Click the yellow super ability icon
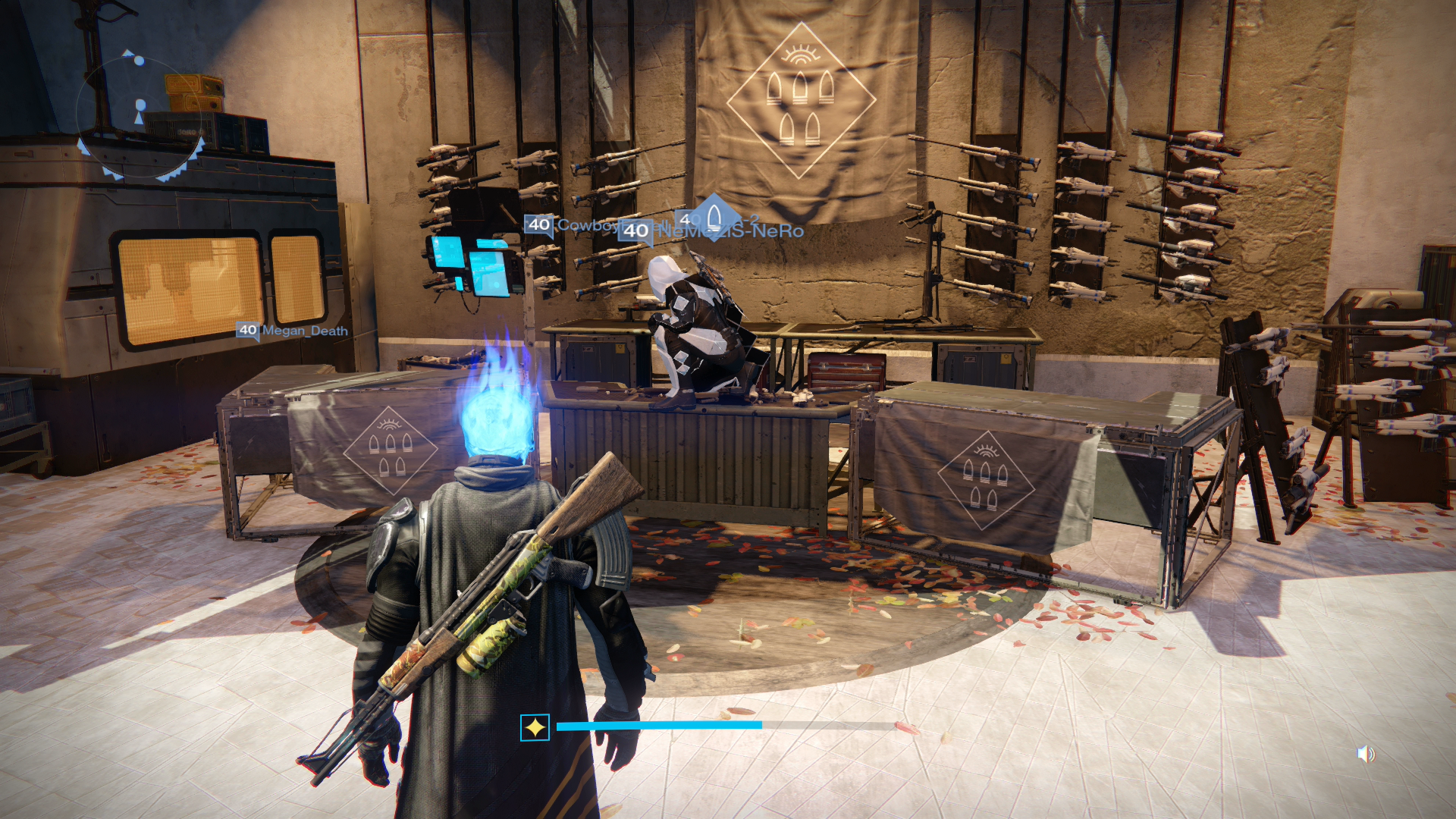Screen dimensions: 1456x819 point(535,728)
